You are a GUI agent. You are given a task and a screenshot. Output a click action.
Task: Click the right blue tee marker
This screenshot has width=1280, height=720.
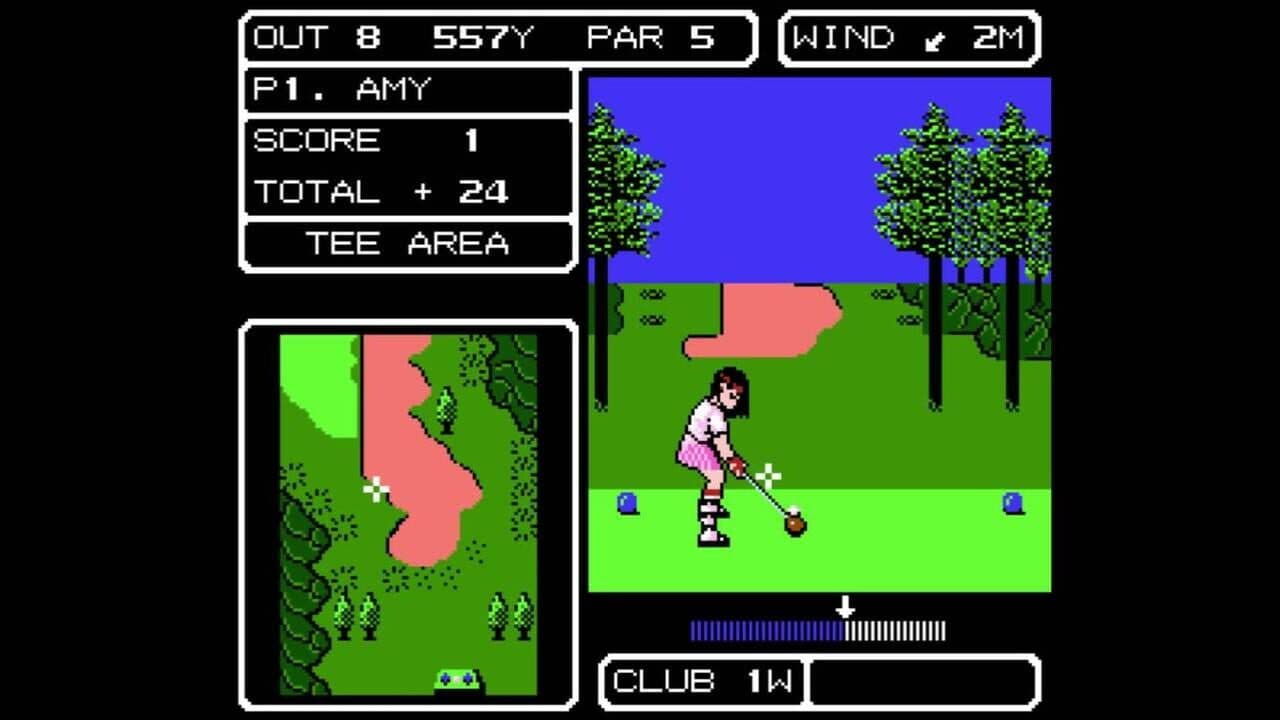tap(1013, 500)
